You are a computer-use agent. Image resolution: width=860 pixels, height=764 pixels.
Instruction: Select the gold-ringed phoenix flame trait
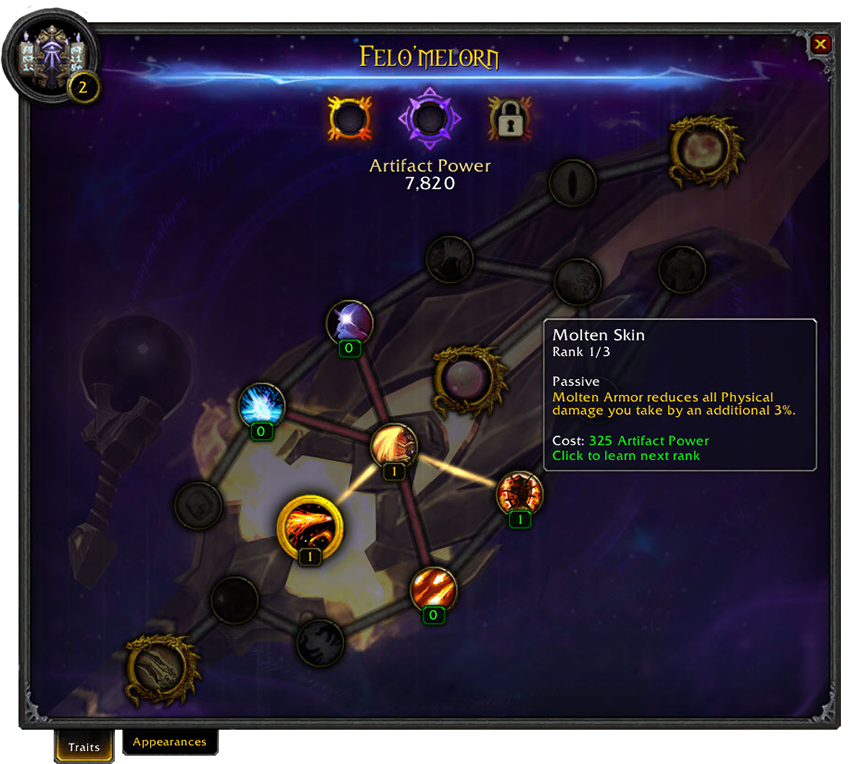(310, 526)
